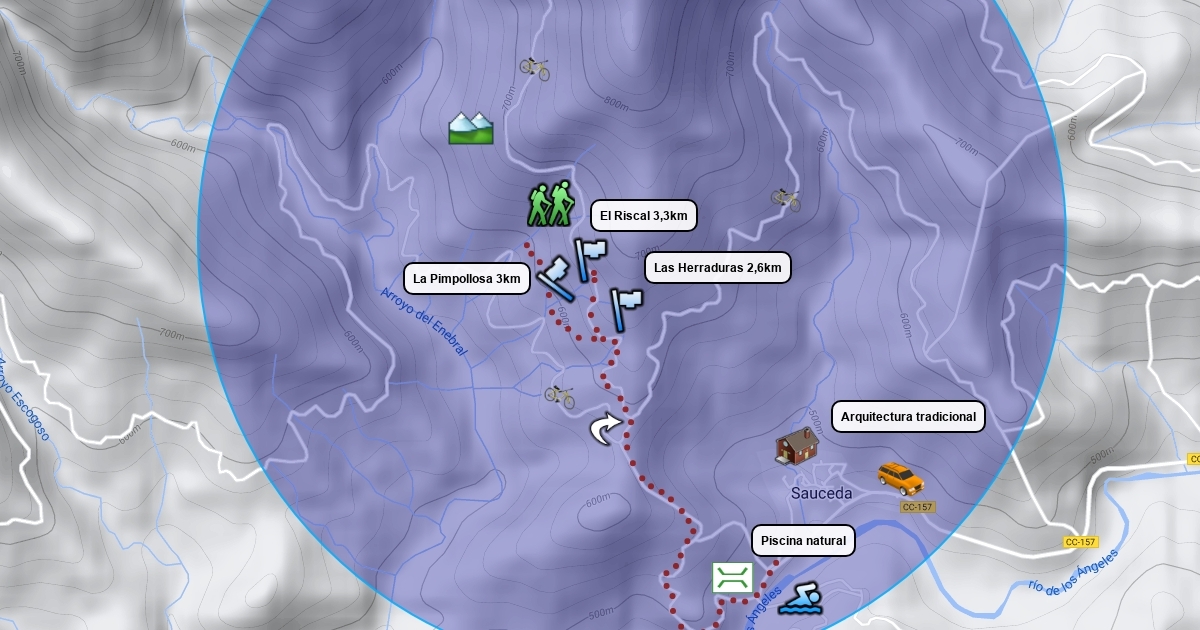Select the mountain peaks map marker
1200x630 pixels.
point(471,127)
